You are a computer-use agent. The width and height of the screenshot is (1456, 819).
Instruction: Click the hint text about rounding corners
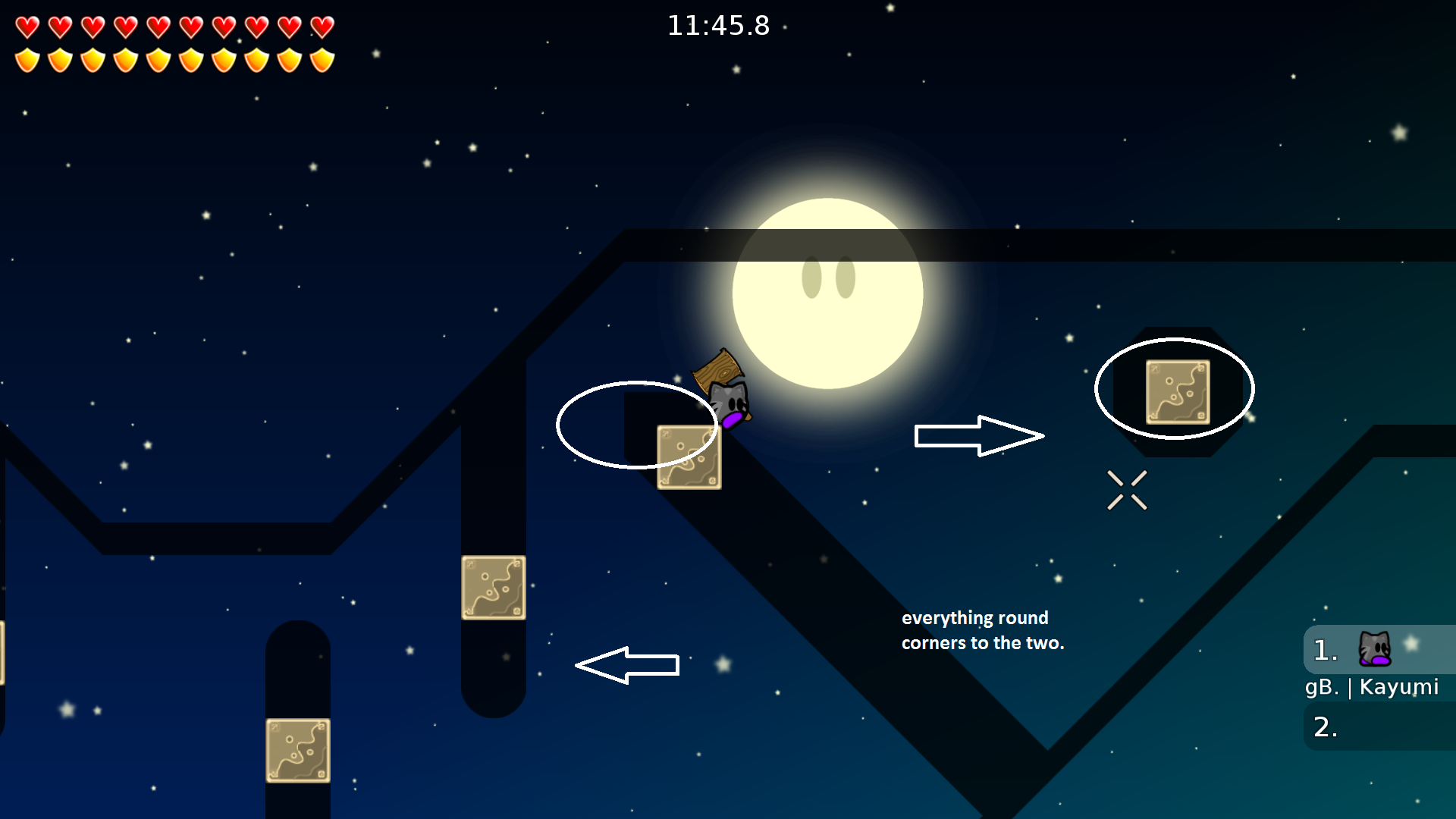click(x=983, y=629)
